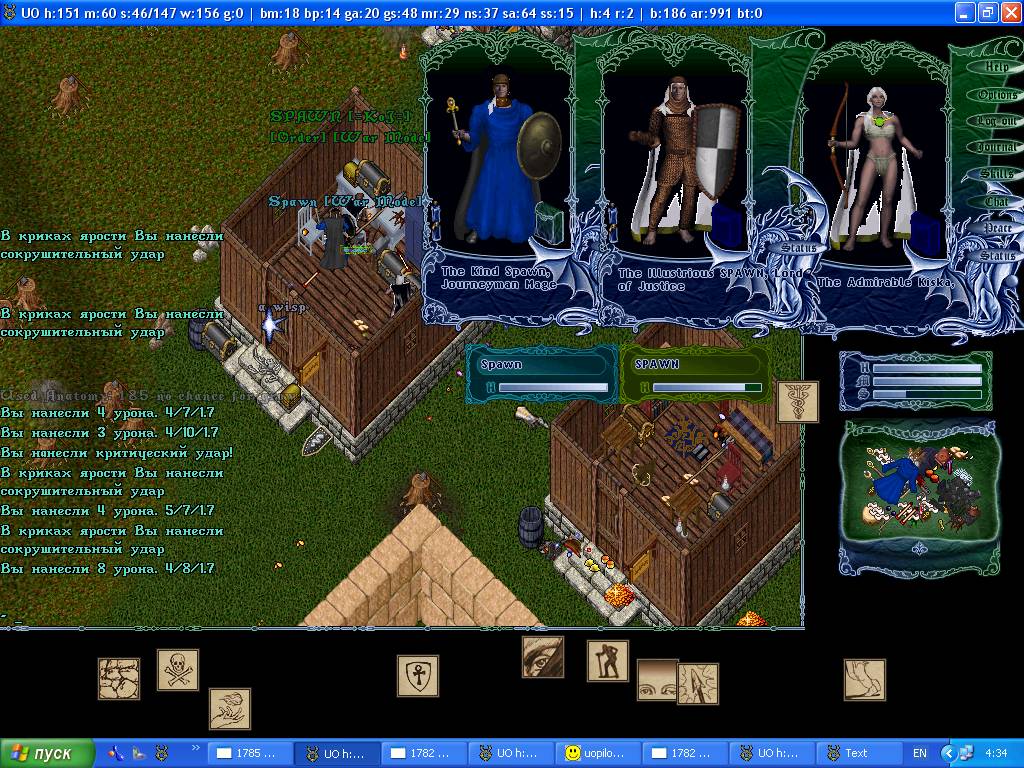Cast the flaming hand spell icon
The height and width of the screenshot is (768, 1024).
[x=230, y=709]
